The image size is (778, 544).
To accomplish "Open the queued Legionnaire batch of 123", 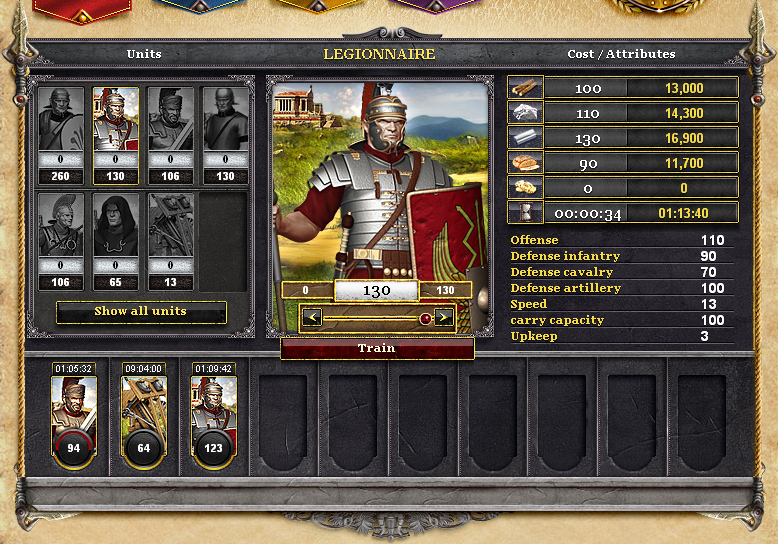I will (x=213, y=420).
